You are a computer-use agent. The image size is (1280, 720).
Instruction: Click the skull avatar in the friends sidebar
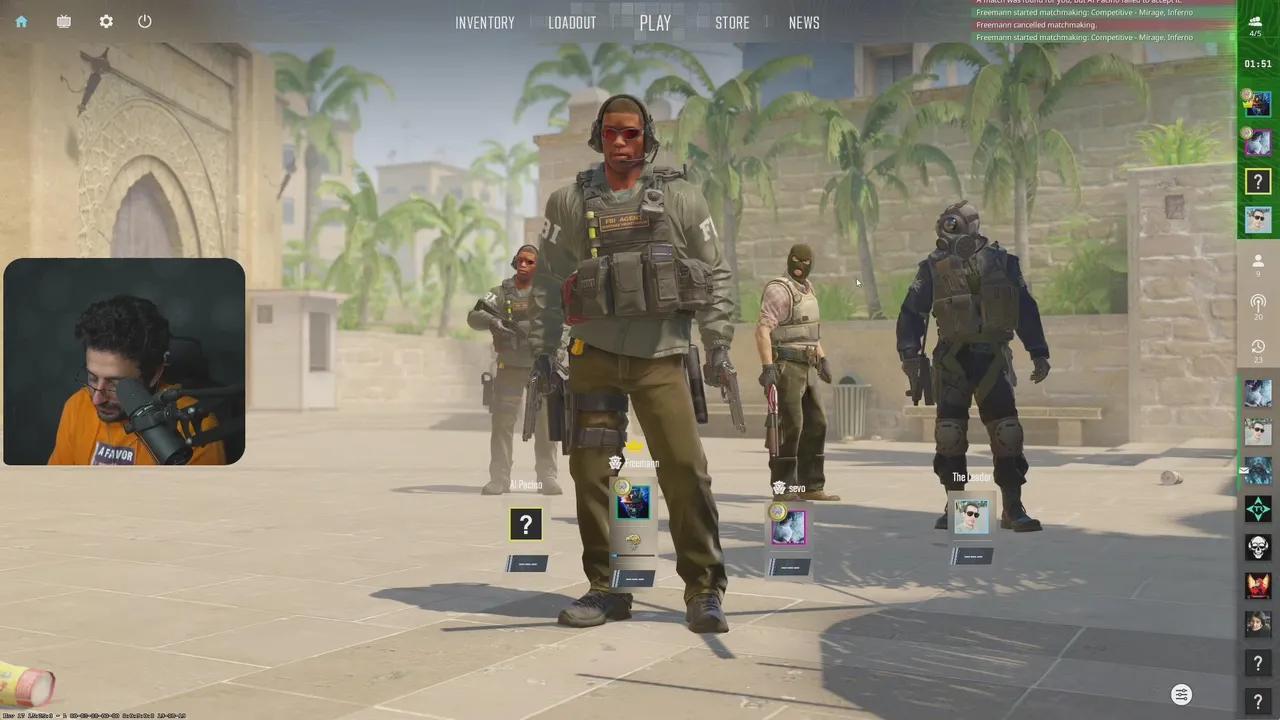tap(1258, 546)
